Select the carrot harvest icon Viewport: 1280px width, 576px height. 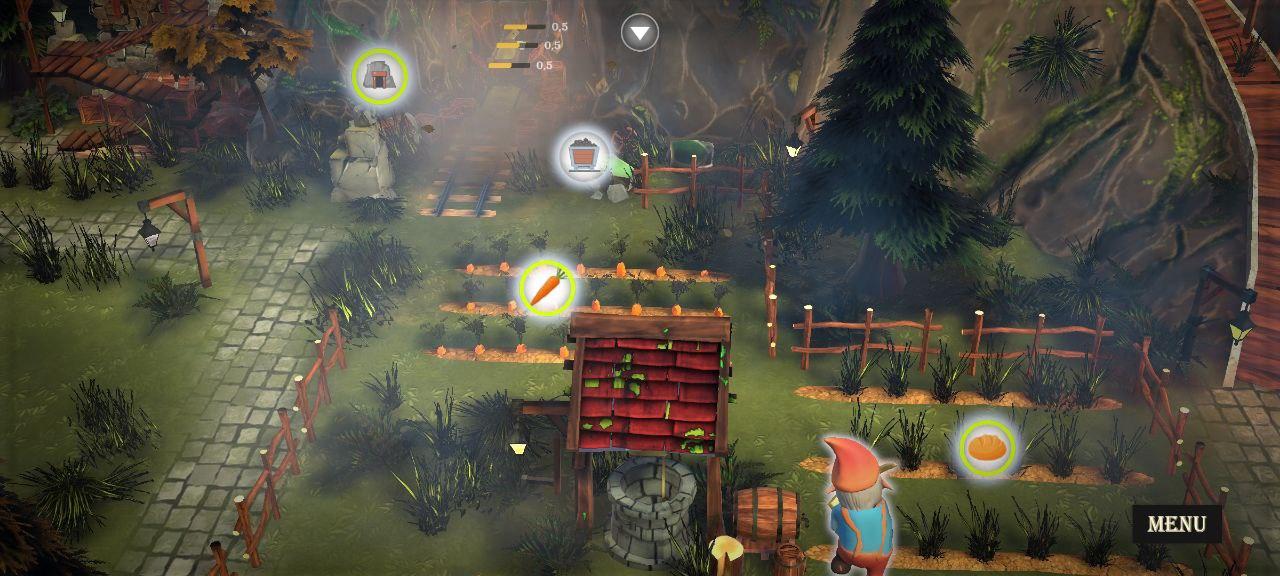point(546,288)
